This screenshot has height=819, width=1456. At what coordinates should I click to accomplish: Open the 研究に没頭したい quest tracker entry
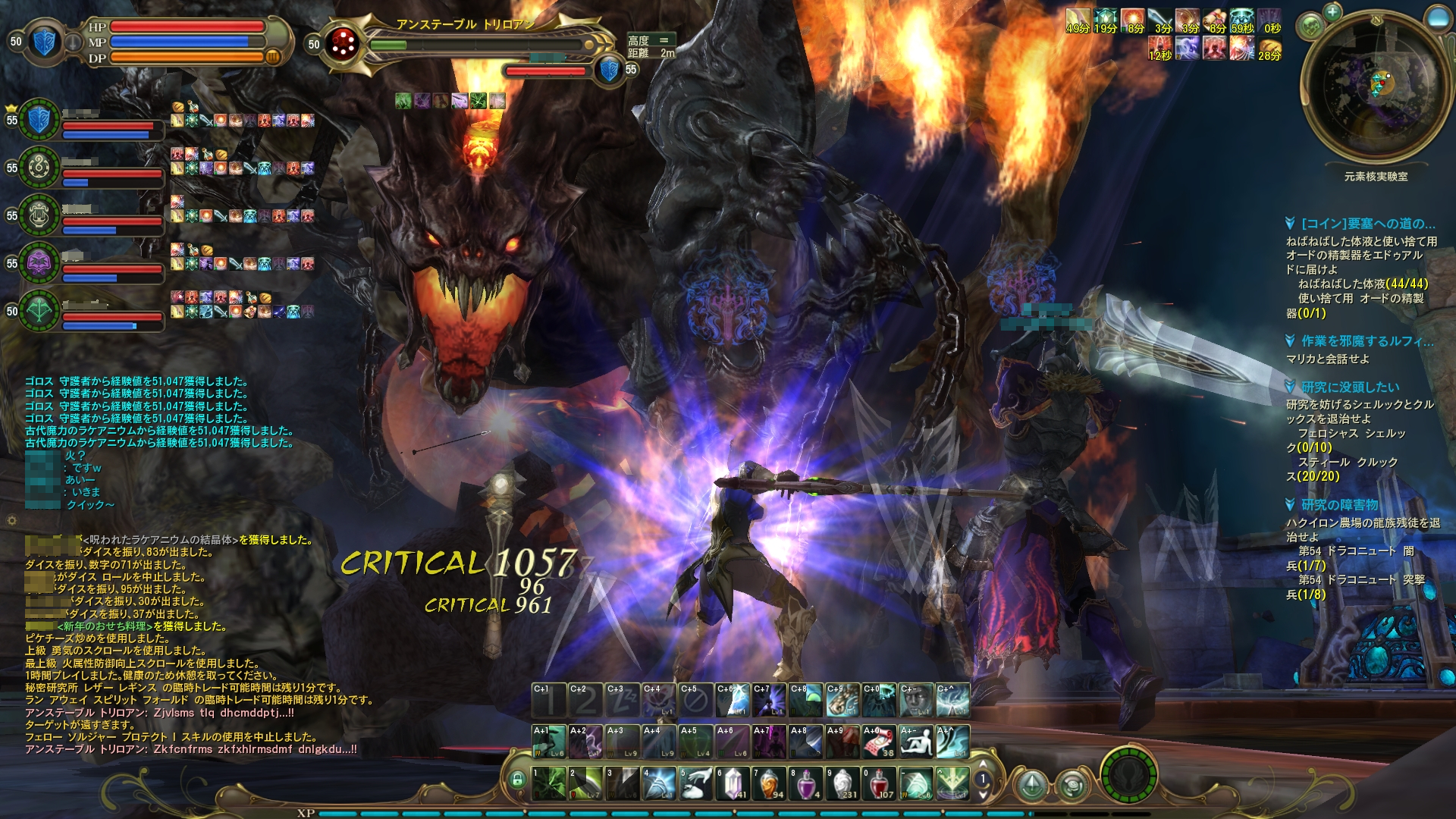(x=1350, y=387)
